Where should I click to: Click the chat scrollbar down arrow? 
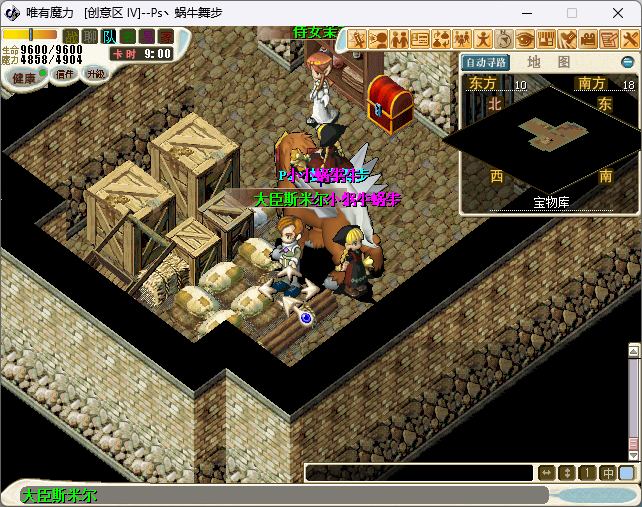click(634, 456)
